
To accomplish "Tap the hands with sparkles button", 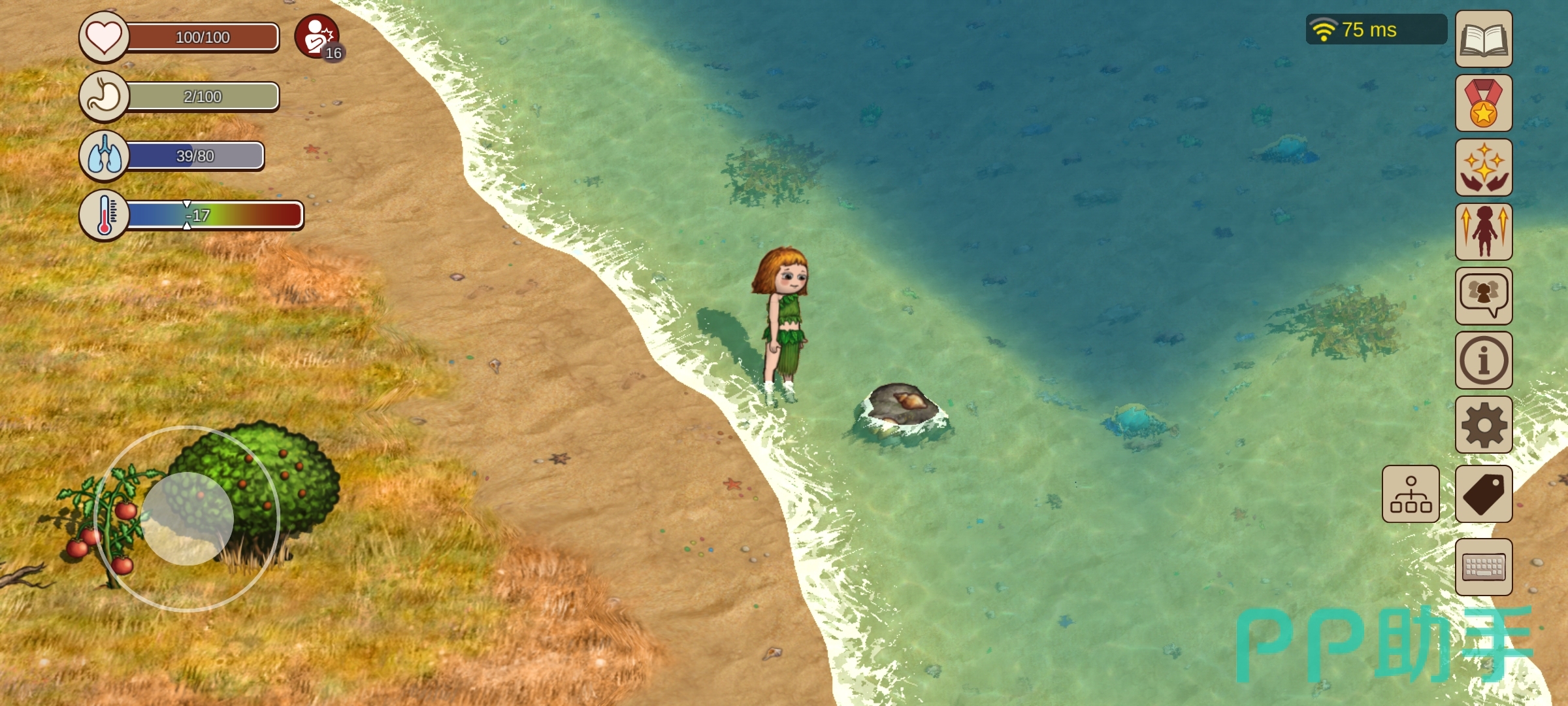I will click(1483, 167).
